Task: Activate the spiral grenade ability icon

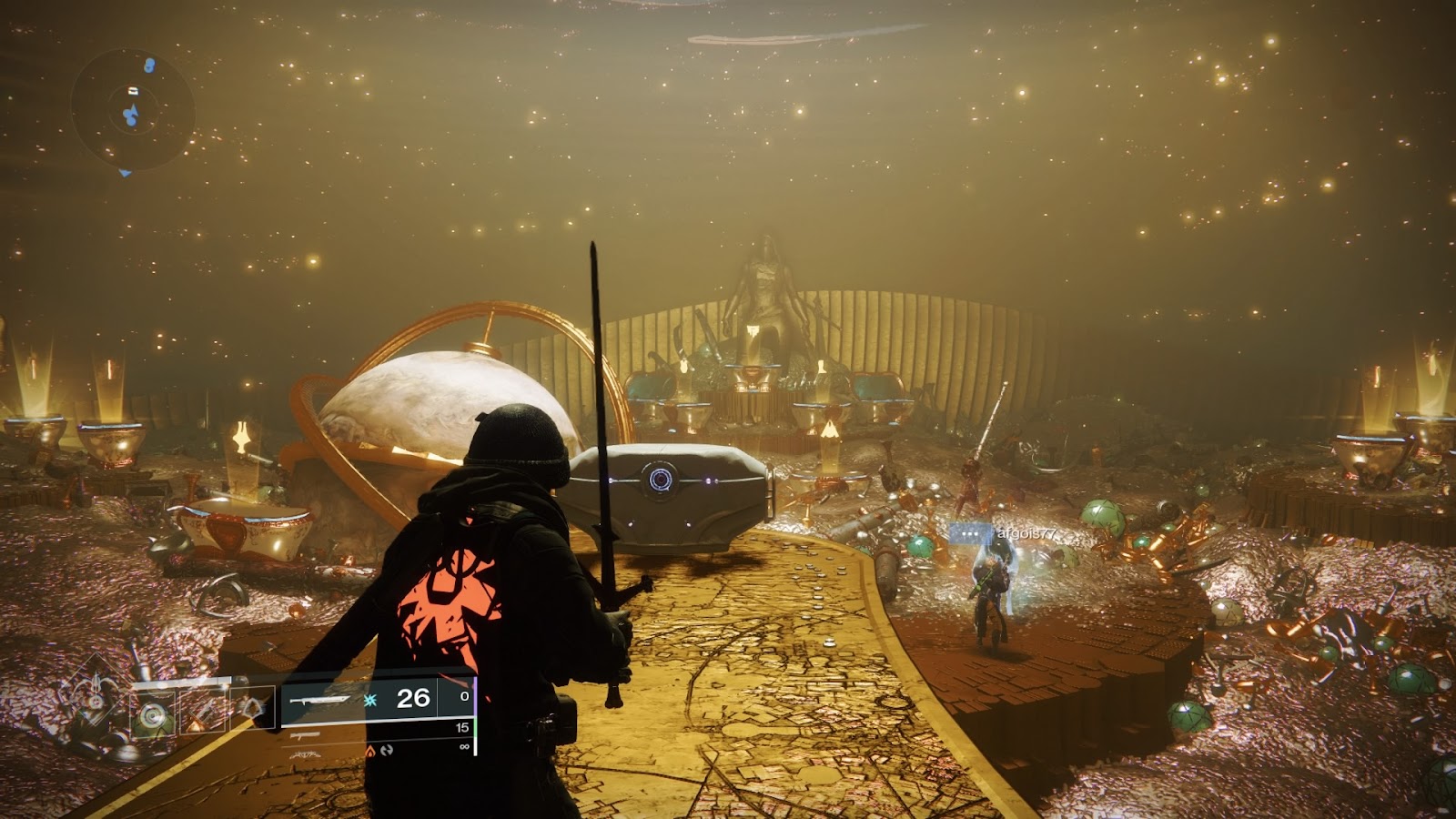Action: [153, 714]
